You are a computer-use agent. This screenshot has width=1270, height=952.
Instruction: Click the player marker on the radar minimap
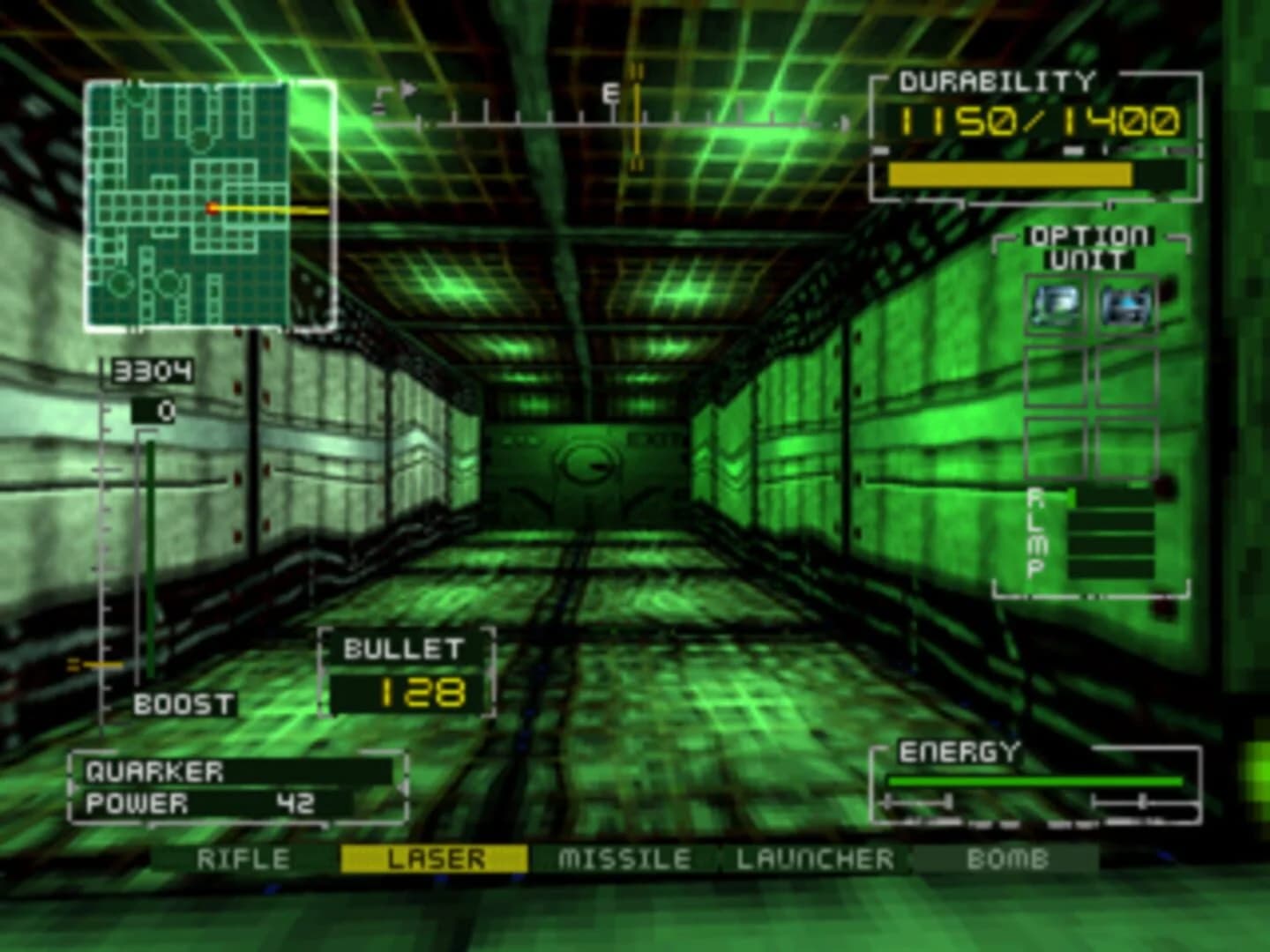click(212, 208)
